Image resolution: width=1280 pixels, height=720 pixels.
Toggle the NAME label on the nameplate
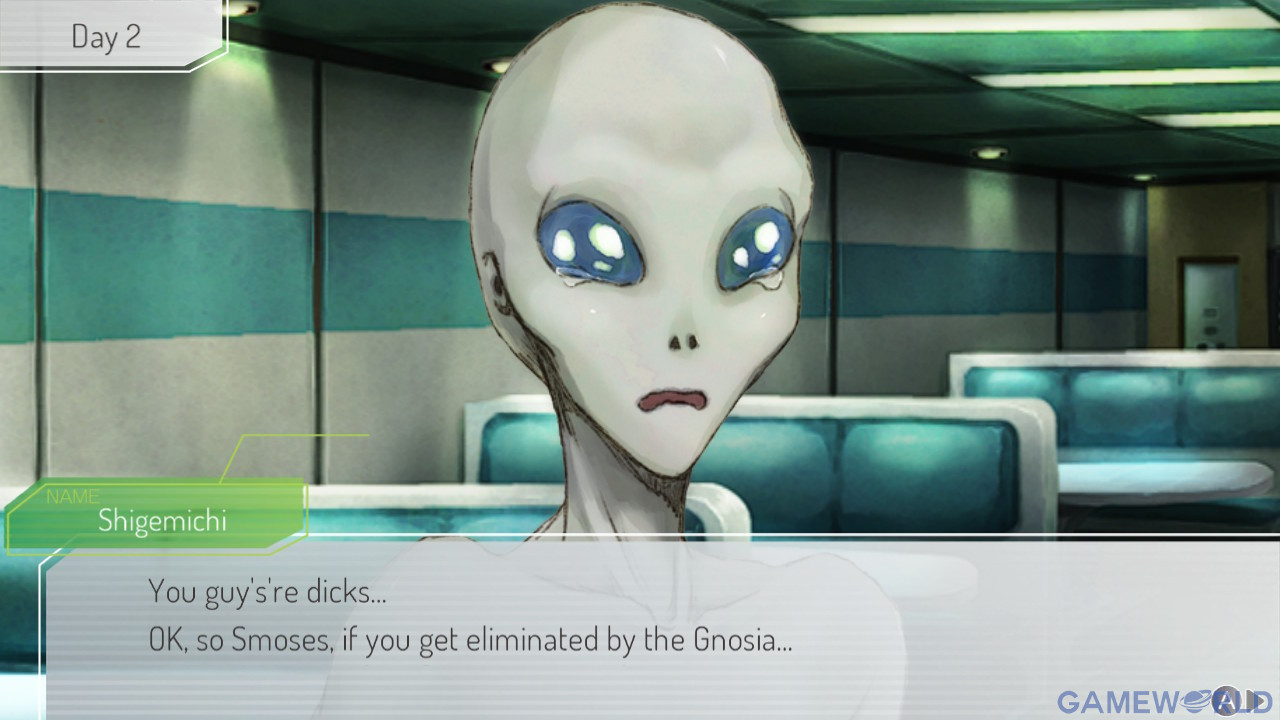pyautogui.click(x=73, y=496)
